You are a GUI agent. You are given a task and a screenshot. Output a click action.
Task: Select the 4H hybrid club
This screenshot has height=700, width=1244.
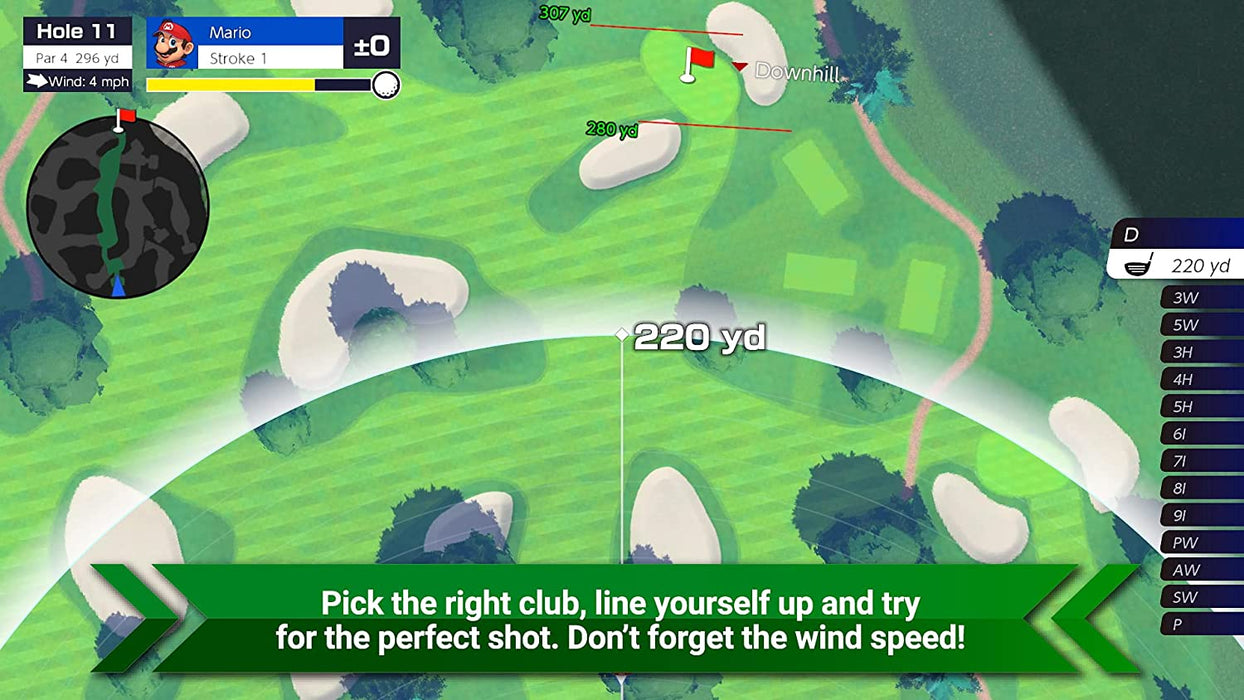click(1200, 380)
